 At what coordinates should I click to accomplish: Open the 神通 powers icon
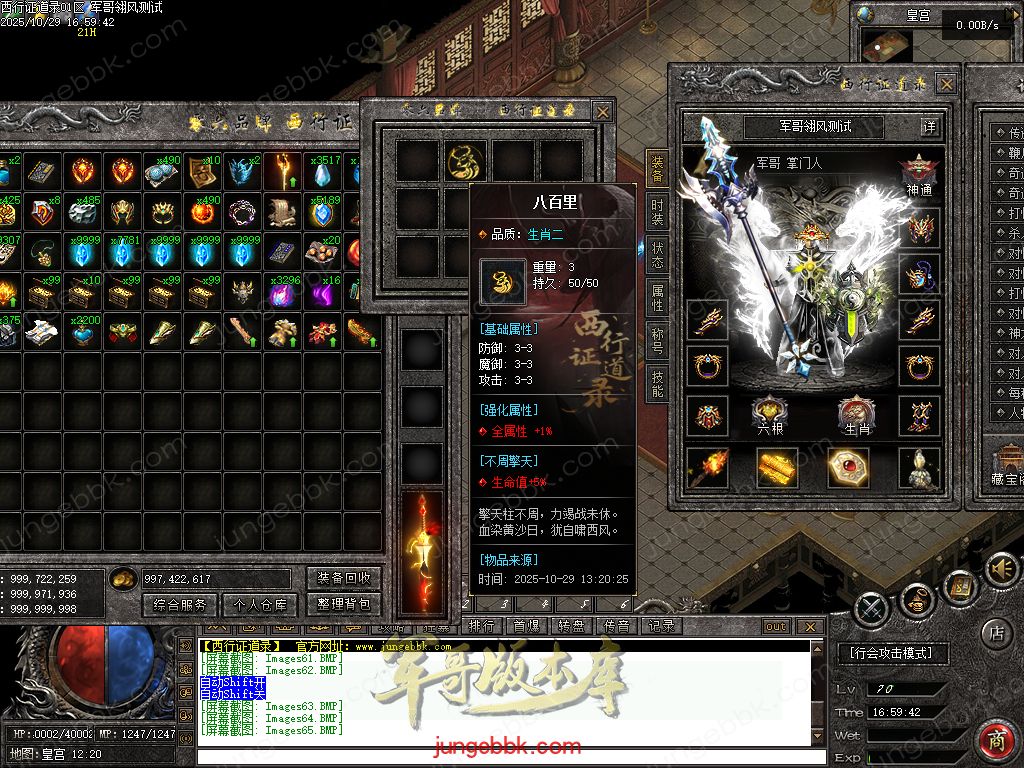point(918,172)
